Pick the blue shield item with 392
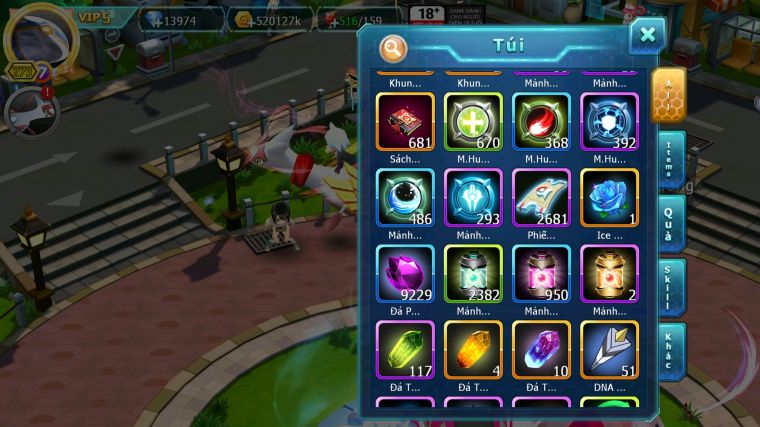Screen dimensions: 760x427 [x=609, y=122]
